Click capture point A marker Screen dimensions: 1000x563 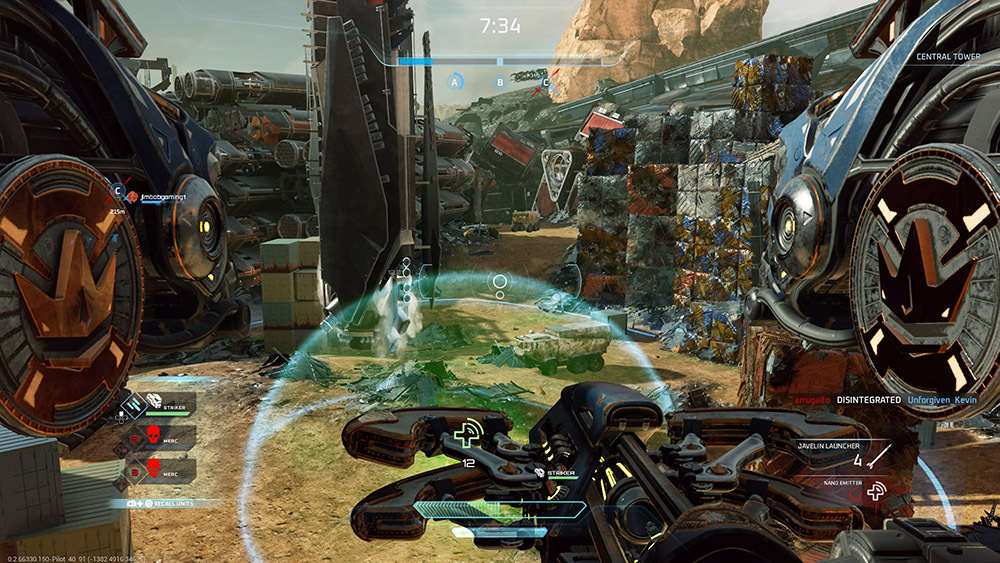point(456,81)
